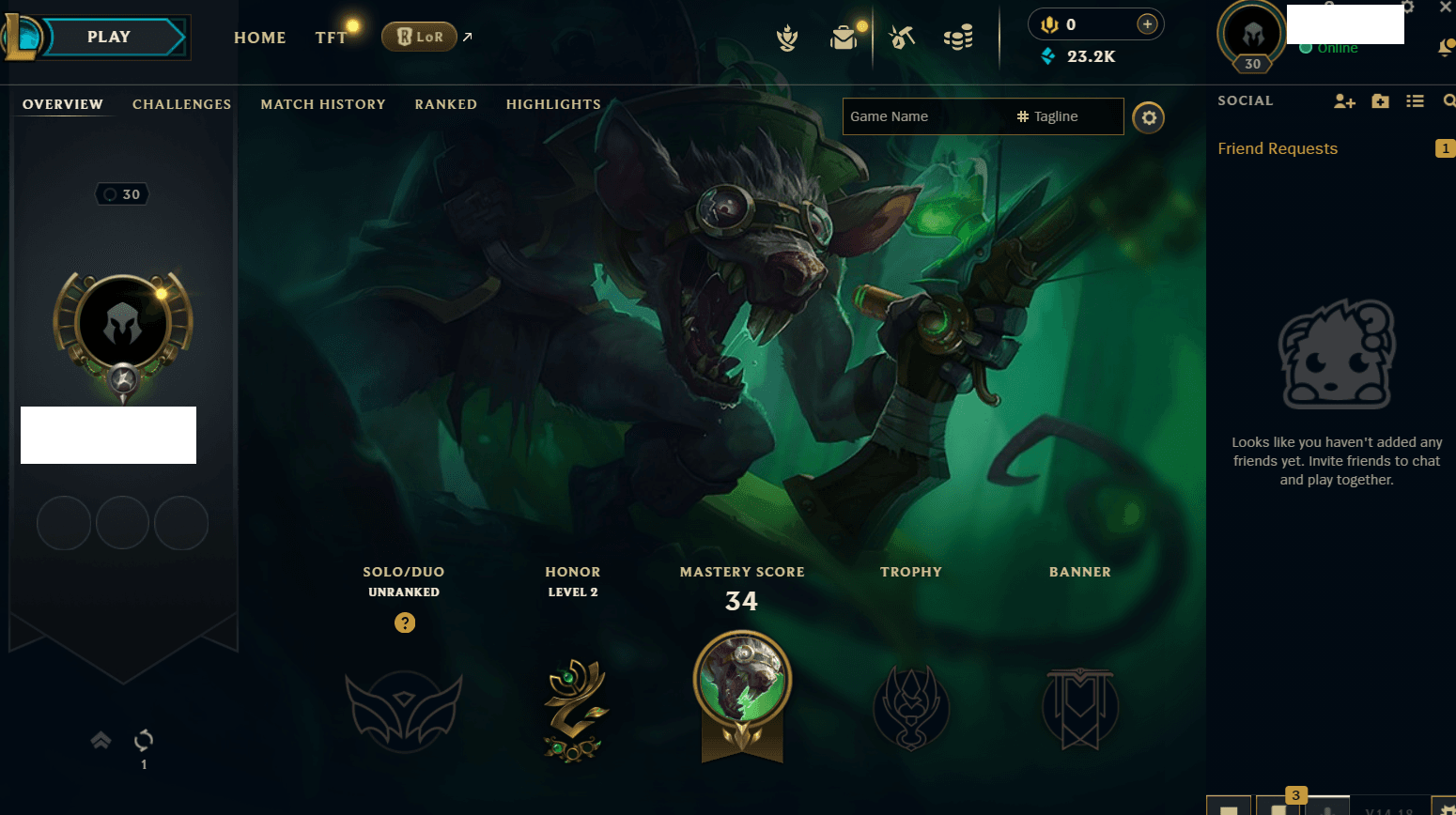The image size is (1456, 815).
Task: Click the add friend icon
Action: pos(1344,101)
